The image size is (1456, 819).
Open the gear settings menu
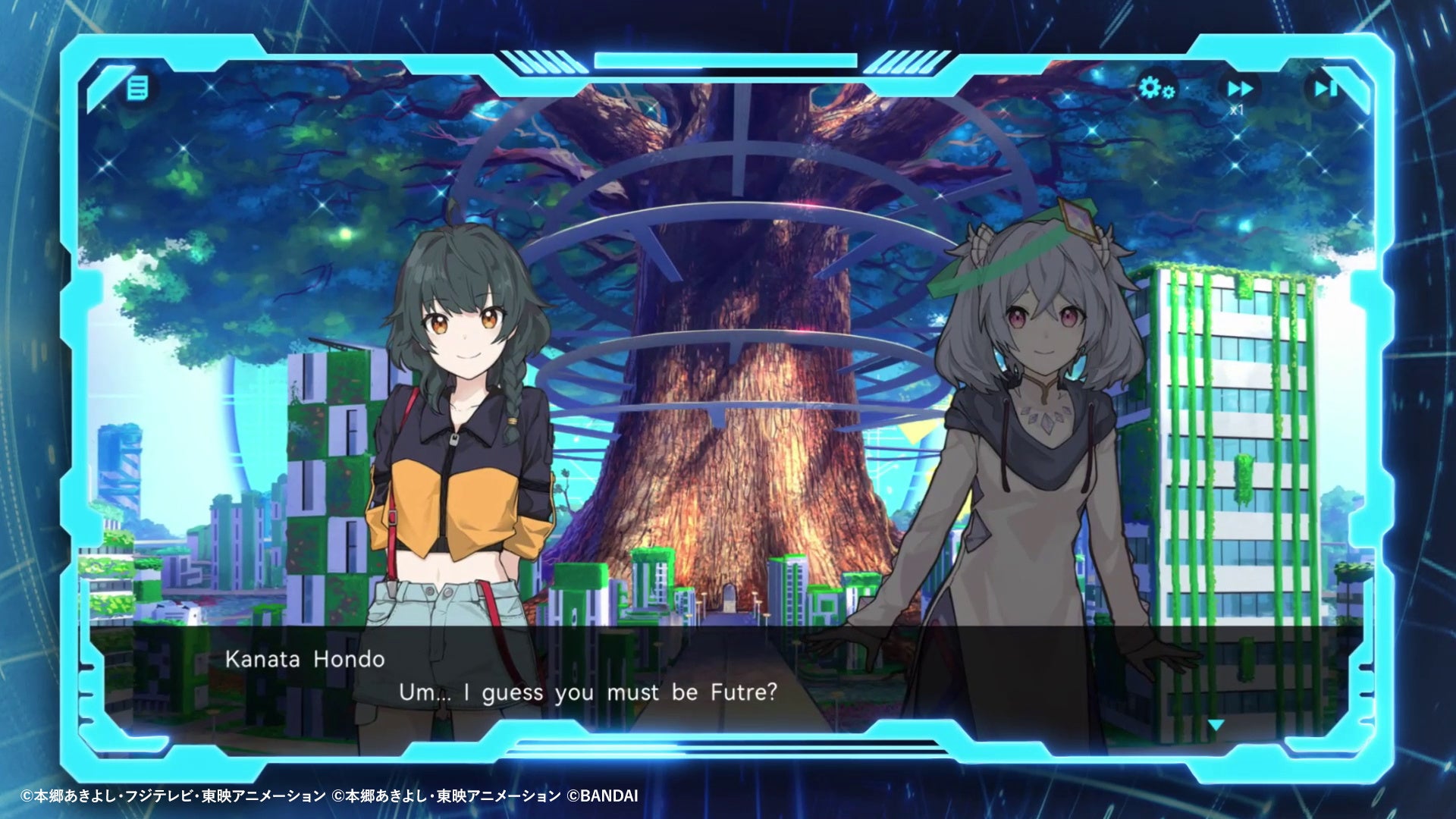[1156, 88]
